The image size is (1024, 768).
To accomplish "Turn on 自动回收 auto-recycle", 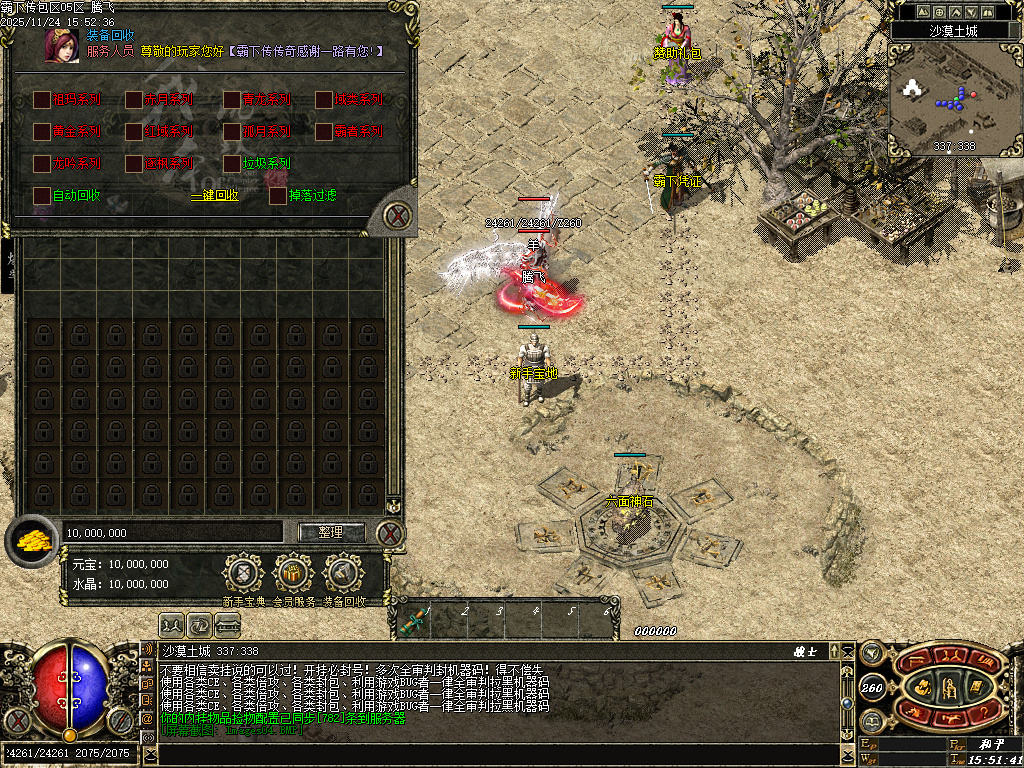I will [x=42, y=195].
